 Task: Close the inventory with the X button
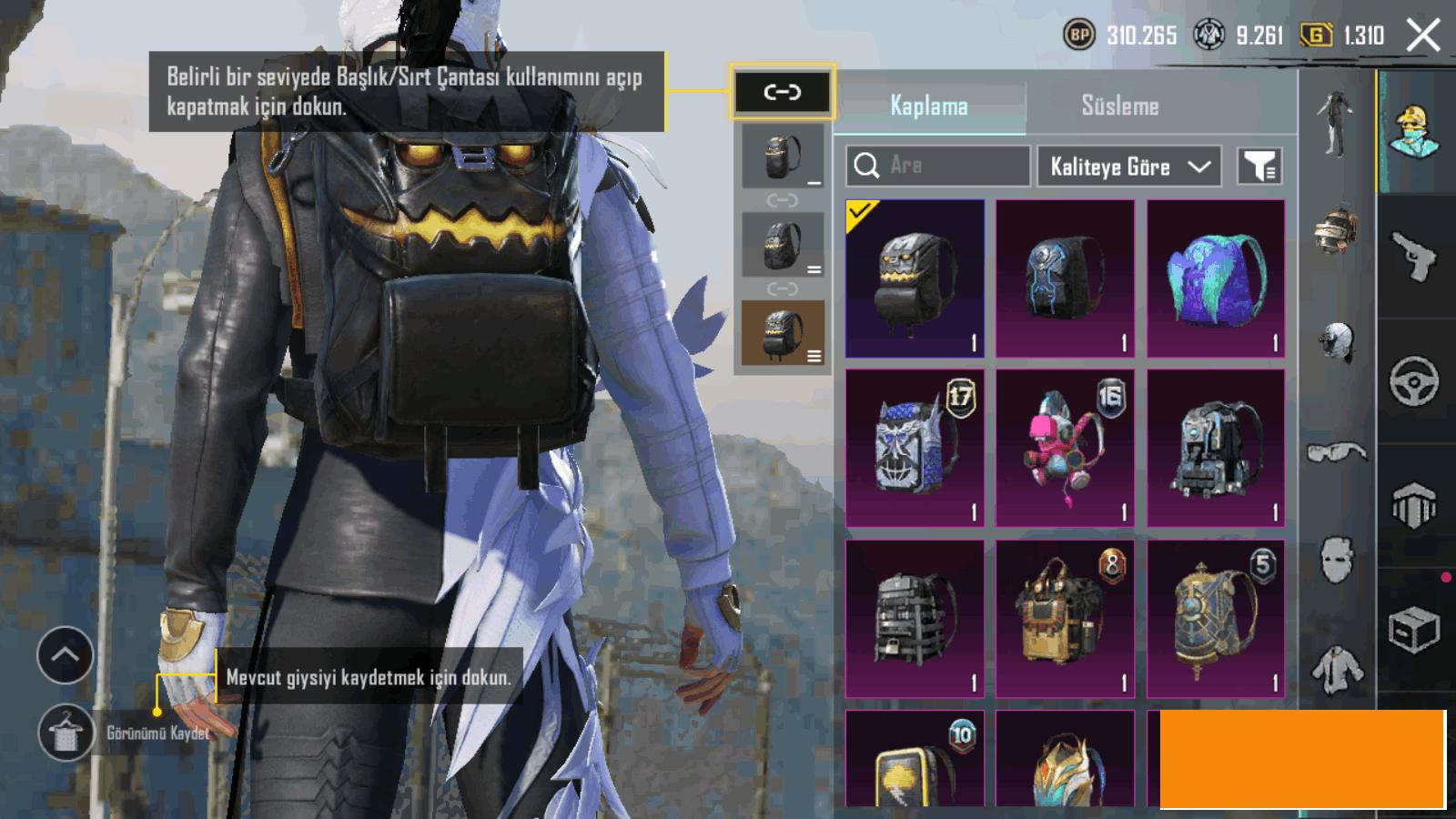pos(1422,35)
